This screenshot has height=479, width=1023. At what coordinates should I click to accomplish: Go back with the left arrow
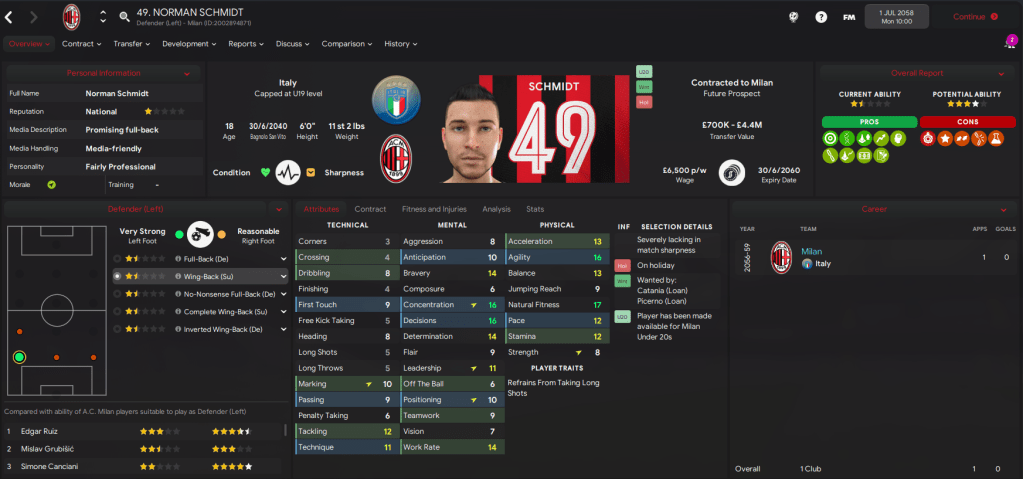point(11,17)
